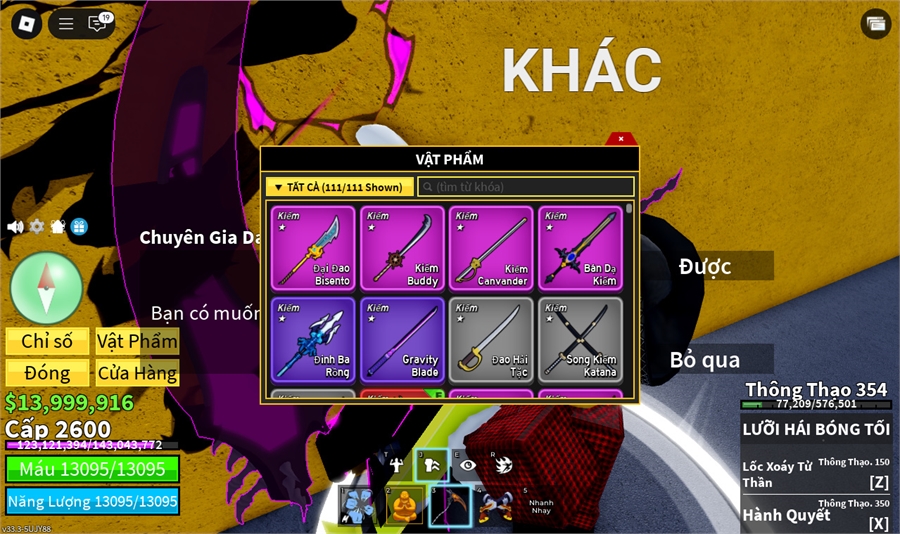Open the green compass

[46, 288]
